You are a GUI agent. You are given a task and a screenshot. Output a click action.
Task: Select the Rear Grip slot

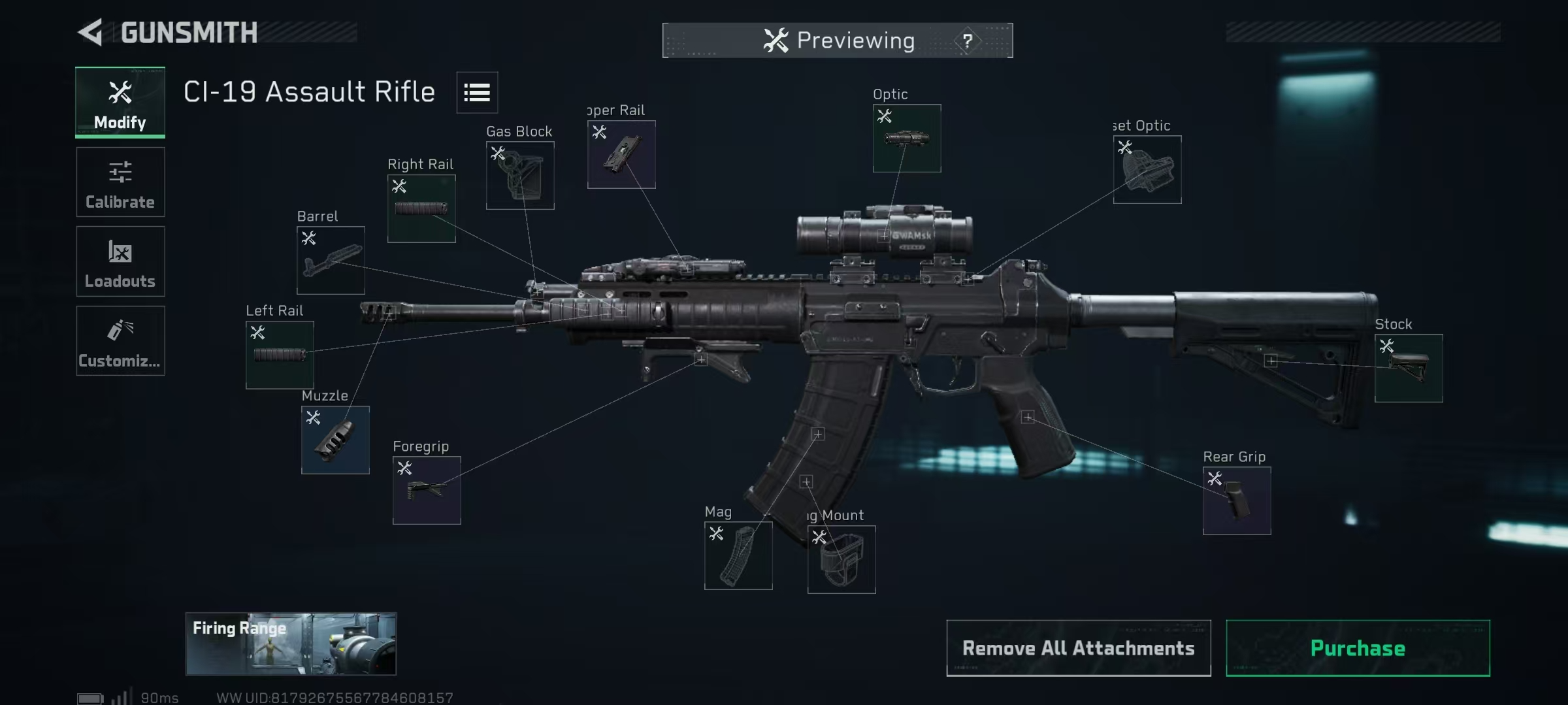pos(1237,500)
